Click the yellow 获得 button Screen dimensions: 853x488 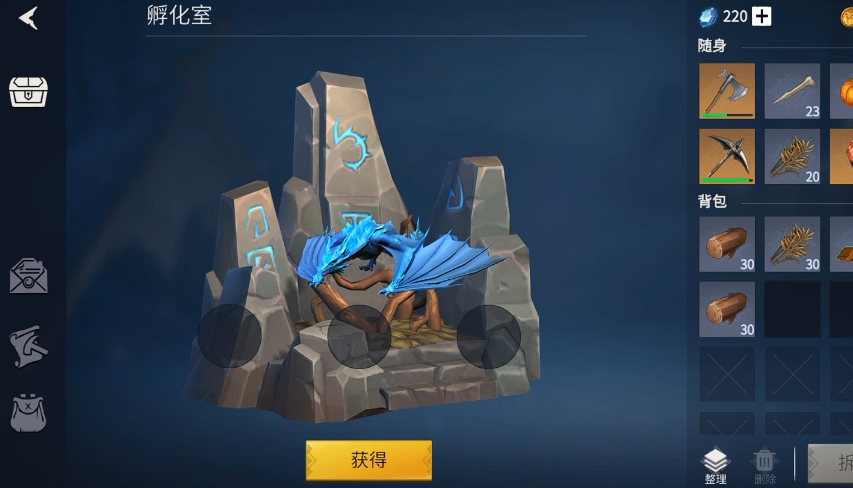[368, 460]
